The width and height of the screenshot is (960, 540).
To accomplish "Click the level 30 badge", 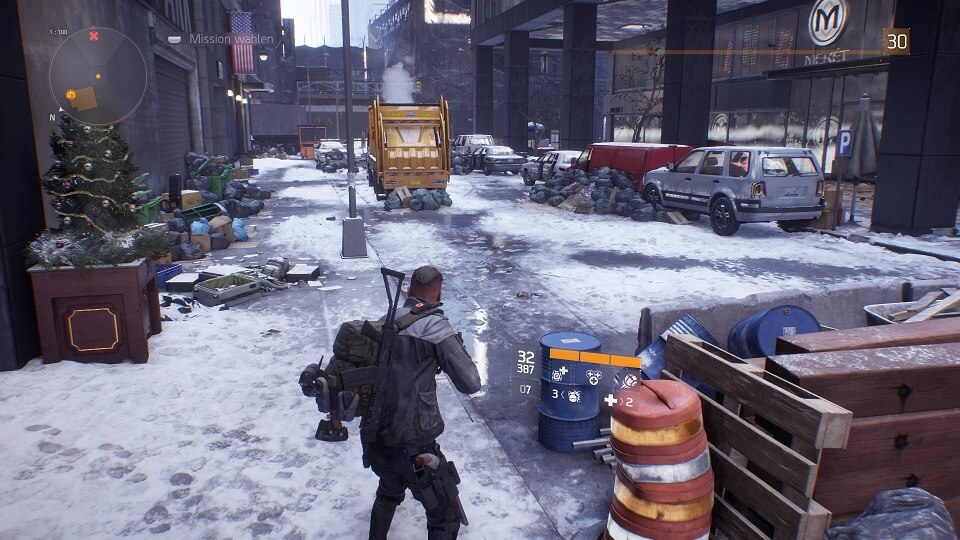I will click(897, 41).
